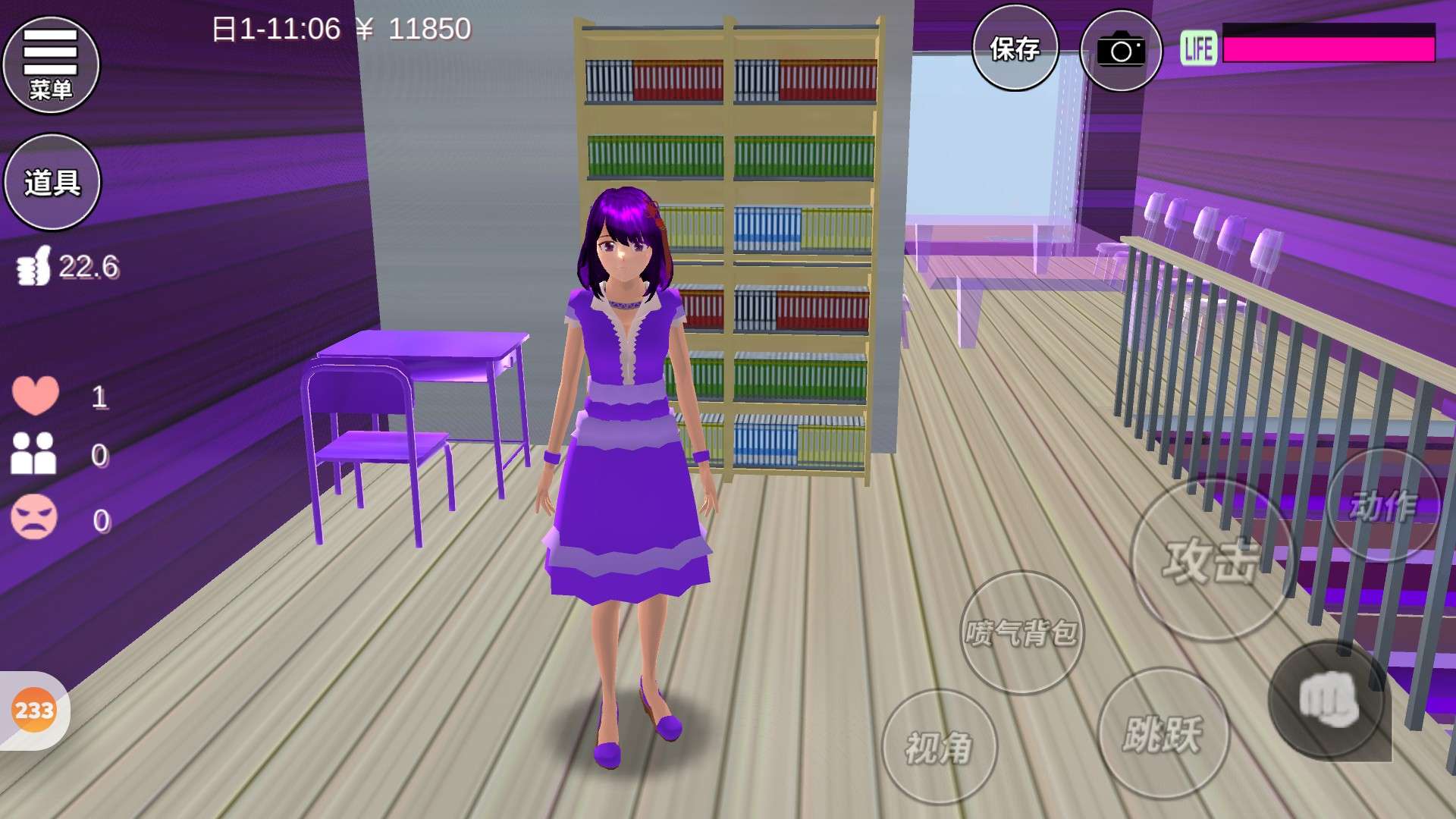Tap the thumbs-up rating icon
1456x819 pixels.
[x=34, y=266]
